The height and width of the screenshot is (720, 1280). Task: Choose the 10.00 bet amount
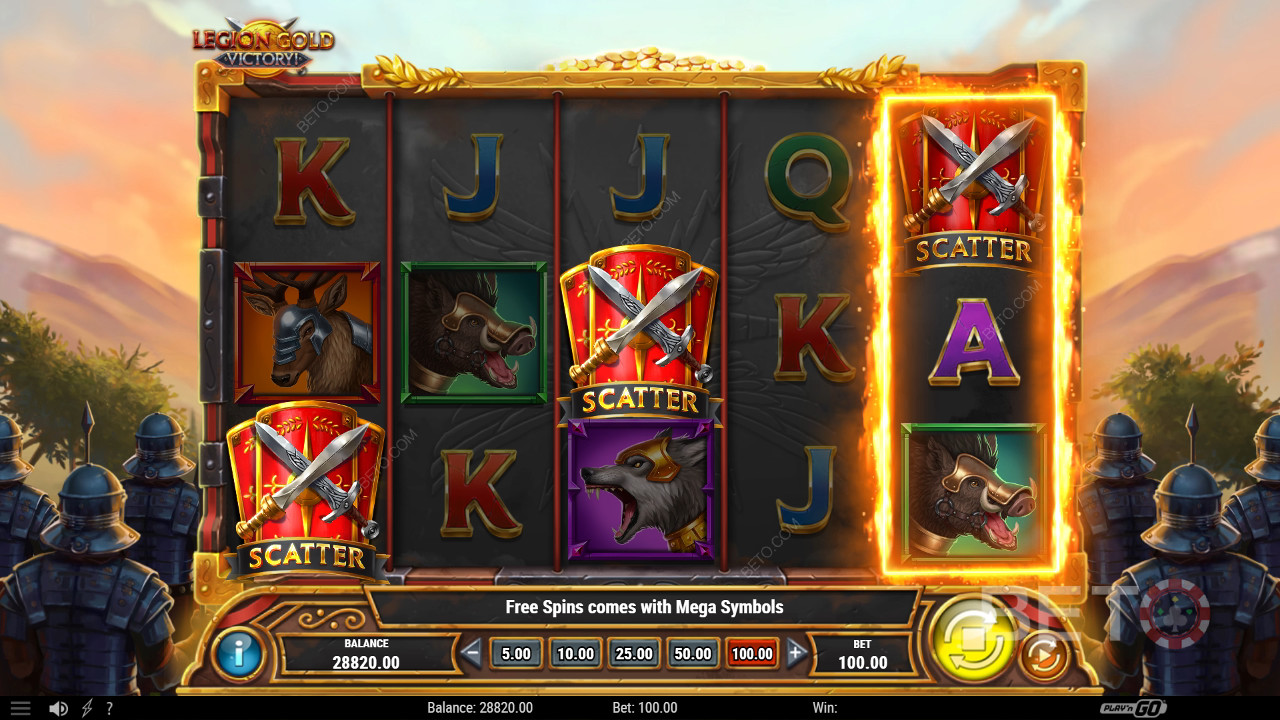(x=575, y=654)
